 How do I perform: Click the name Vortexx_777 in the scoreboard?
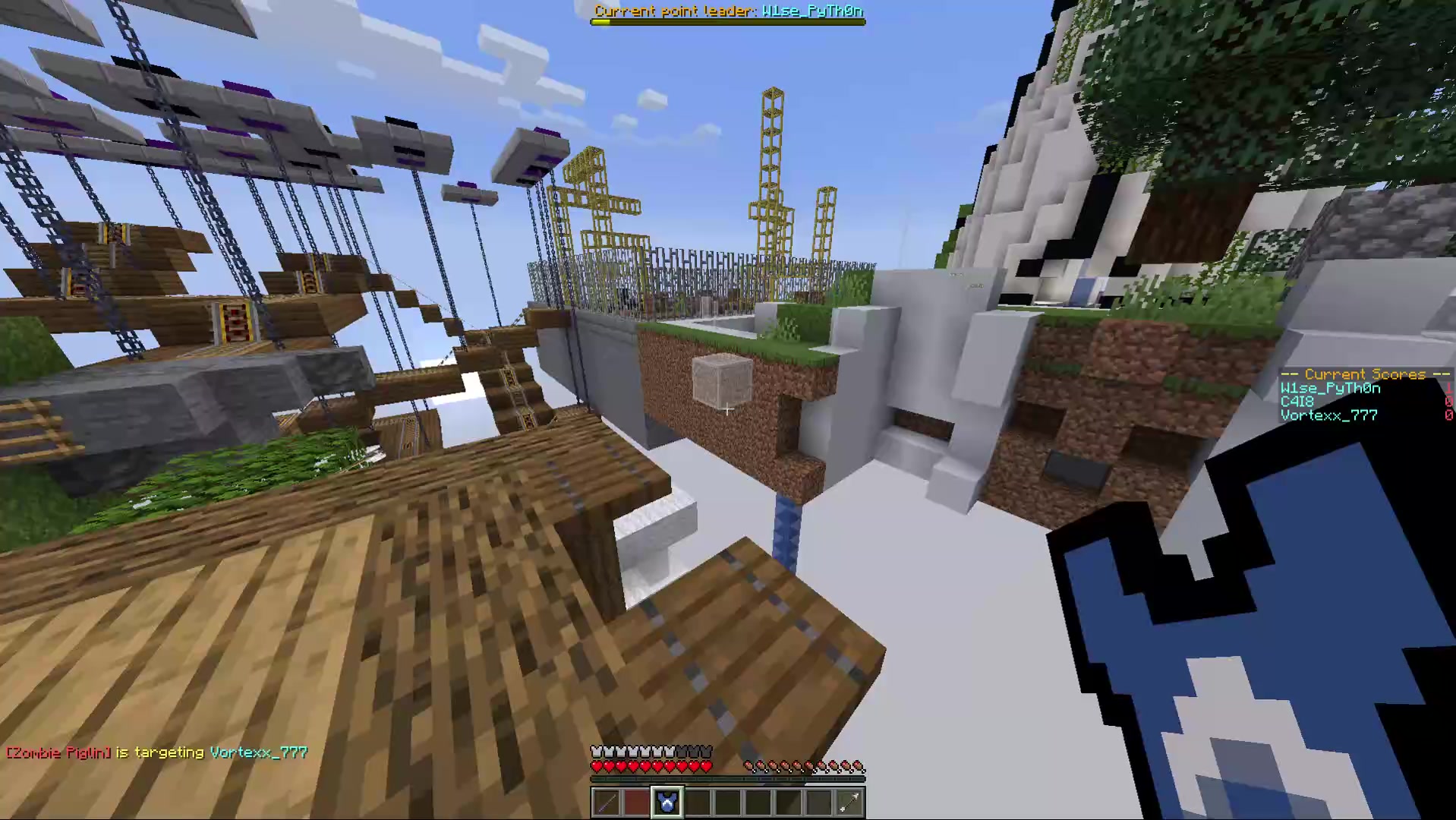coord(1328,415)
